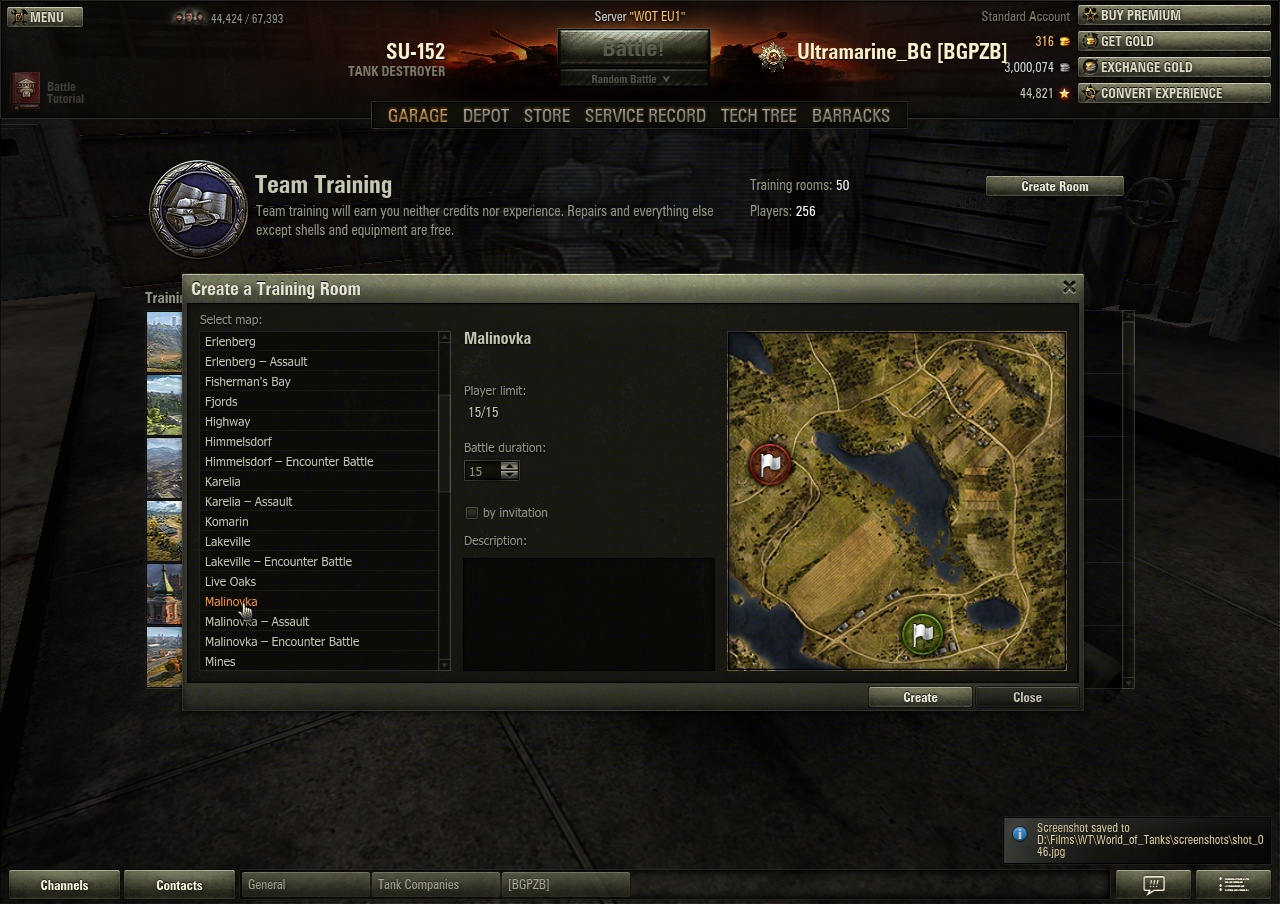This screenshot has width=1280, height=904.
Task: Click the Description text box
Action: click(589, 613)
